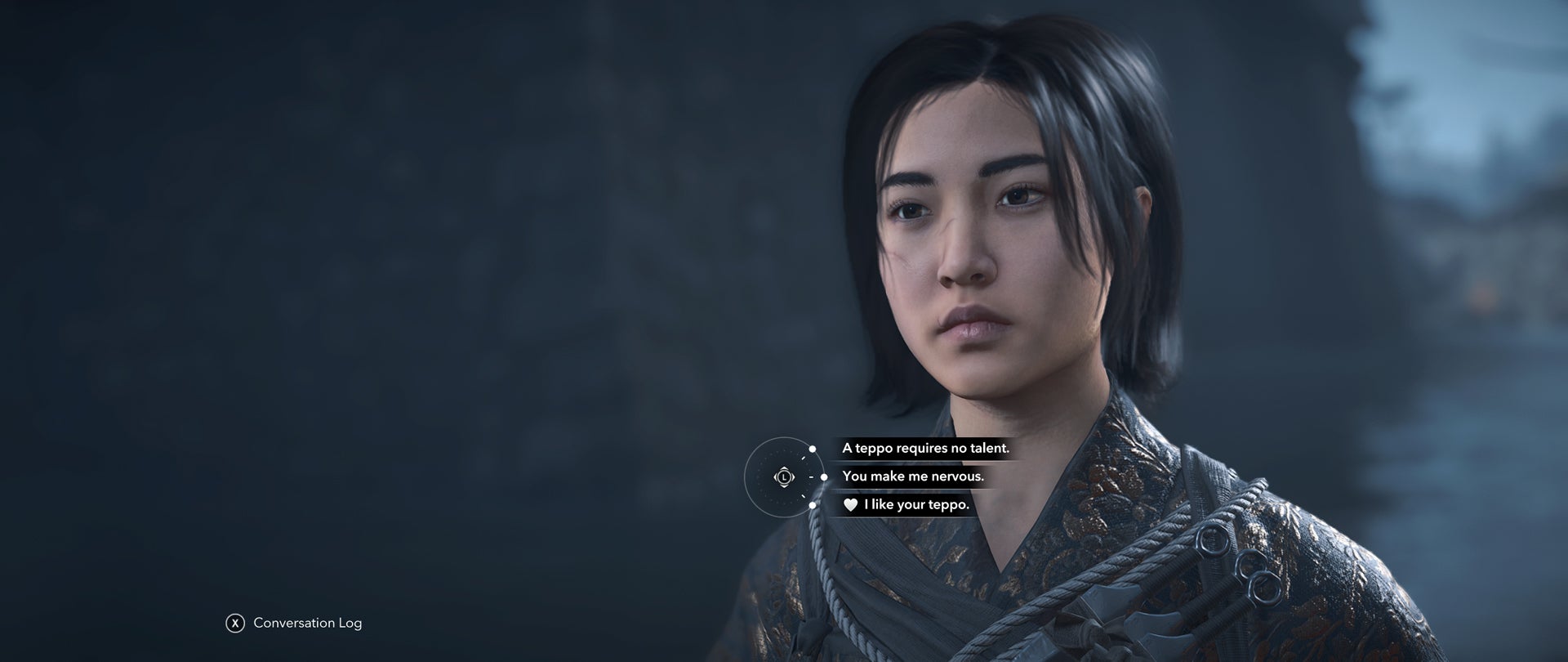Select the dot beside the middle dialogue option
Viewport: 1568px width, 662px height.
coord(823,477)
